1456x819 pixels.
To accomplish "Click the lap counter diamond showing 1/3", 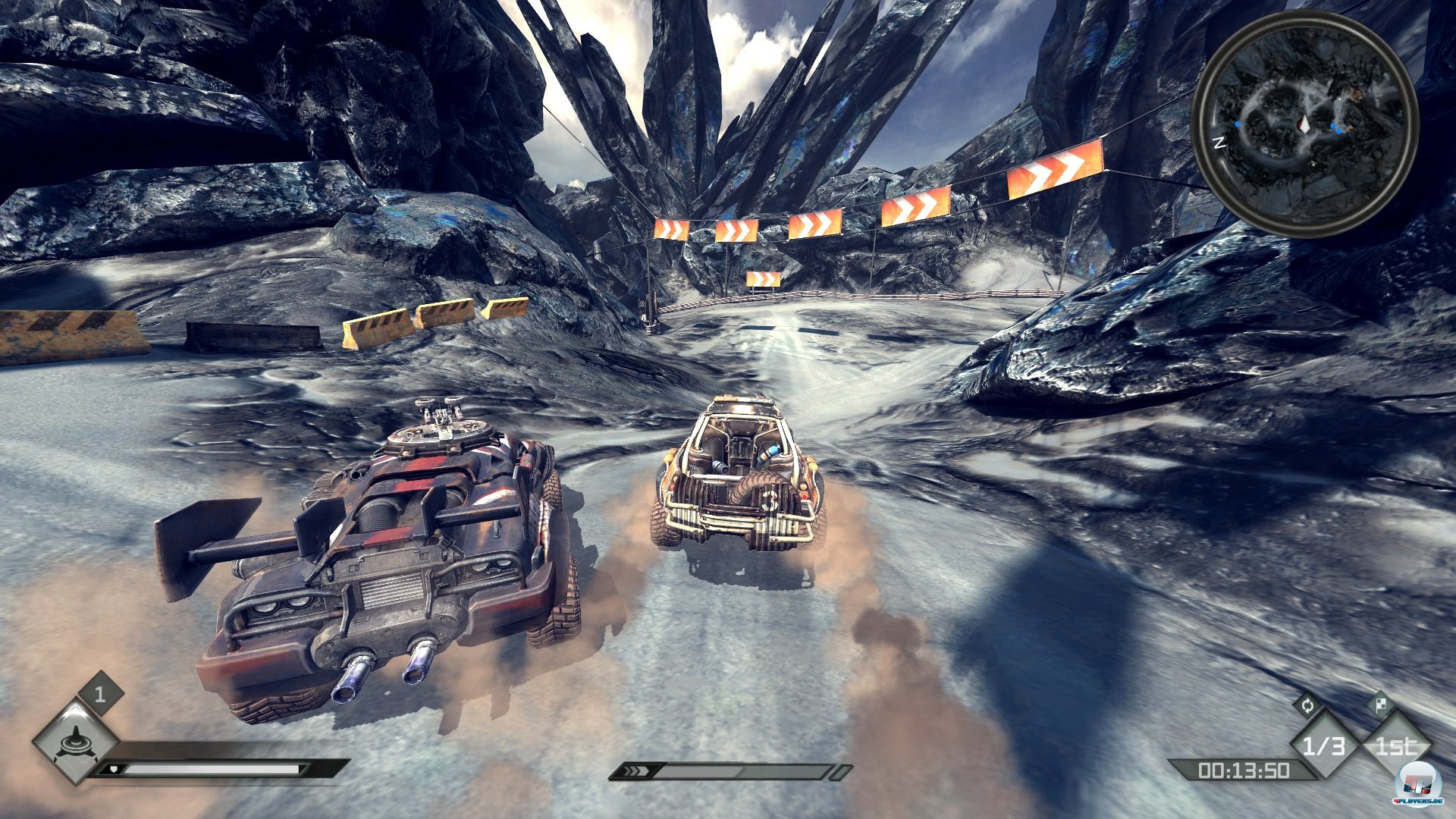I will (x=1323, y=746).
